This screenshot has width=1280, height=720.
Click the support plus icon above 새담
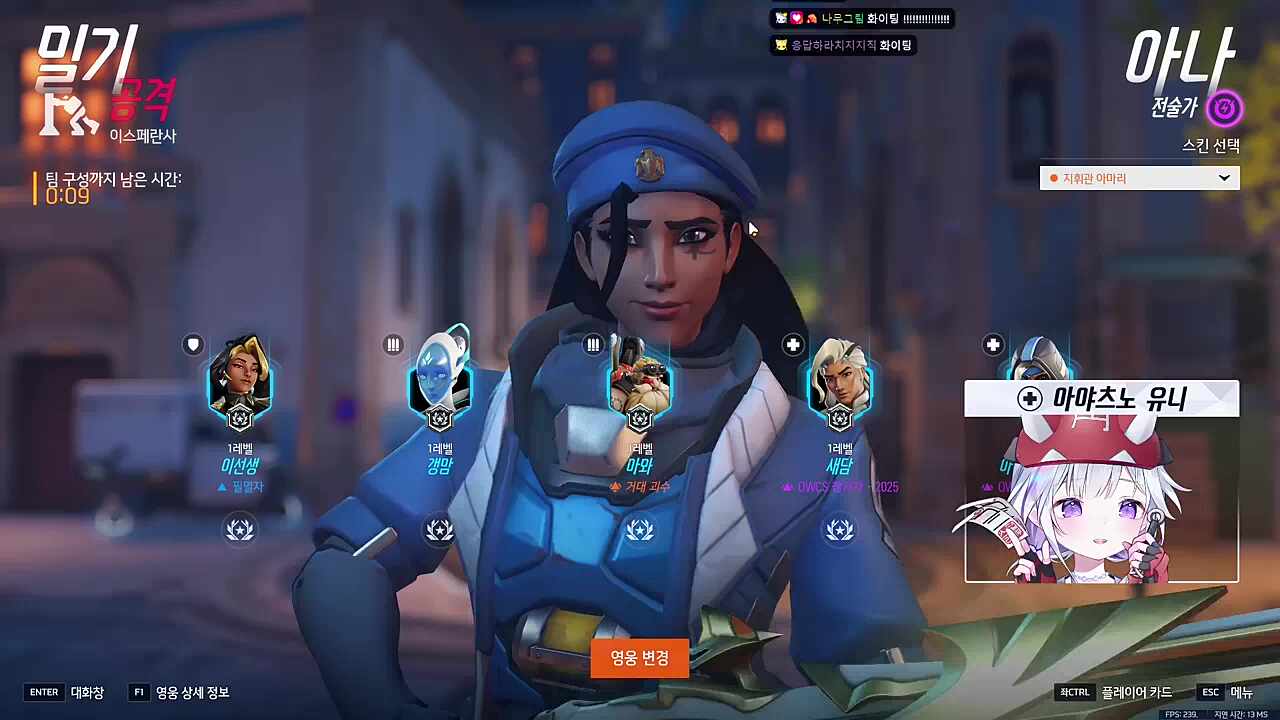pyautogui.click(x=792, y=344)
